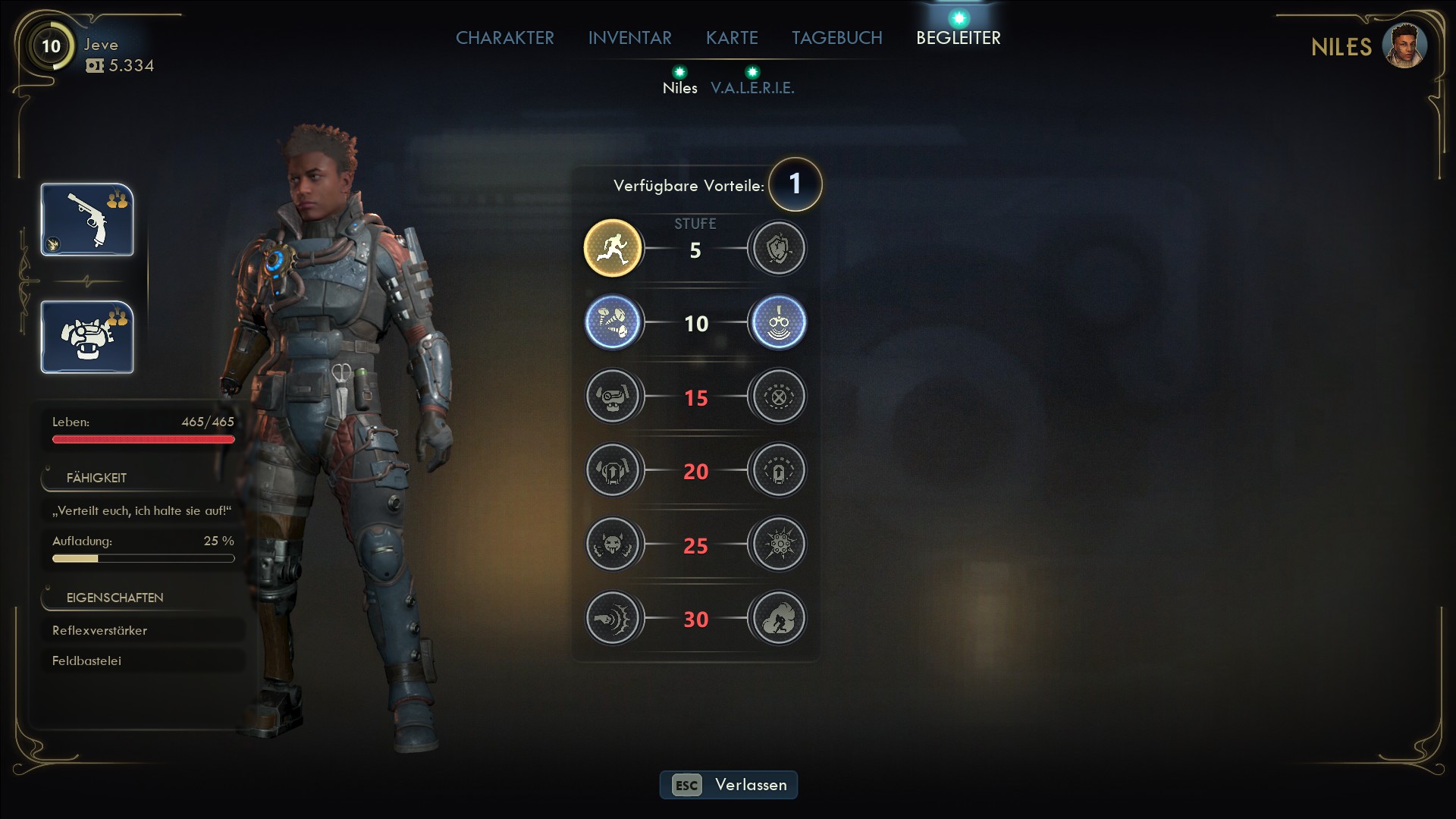Select the punching fist perk at level 30
Screen dimensions: 1456x819
point(613,618)
